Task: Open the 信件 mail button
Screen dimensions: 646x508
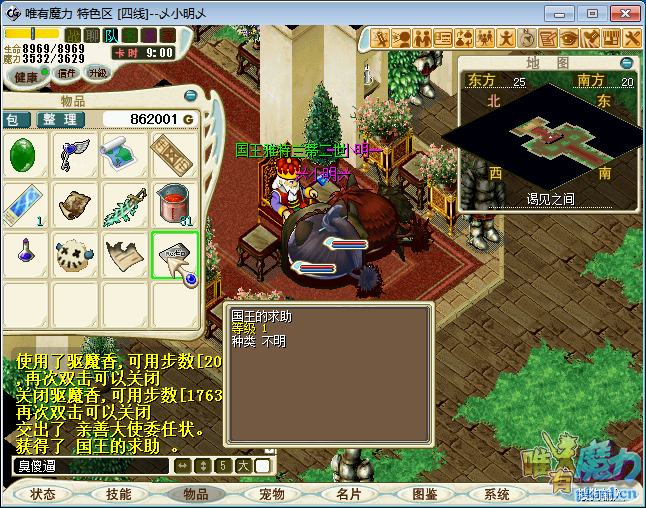Action: click(68, 73)
